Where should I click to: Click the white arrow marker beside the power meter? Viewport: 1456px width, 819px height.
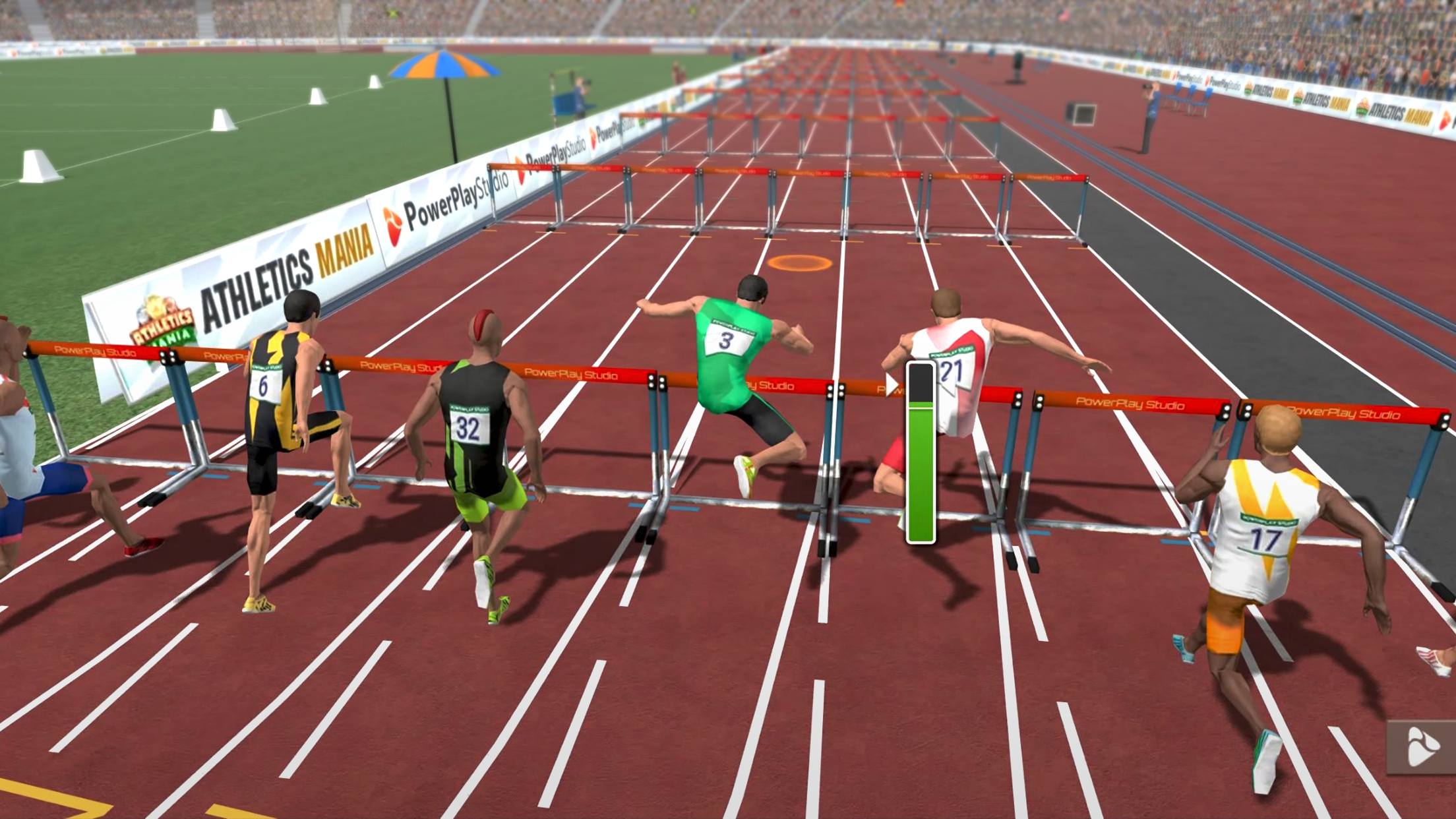pyautogui.click(x=892, y=384)
